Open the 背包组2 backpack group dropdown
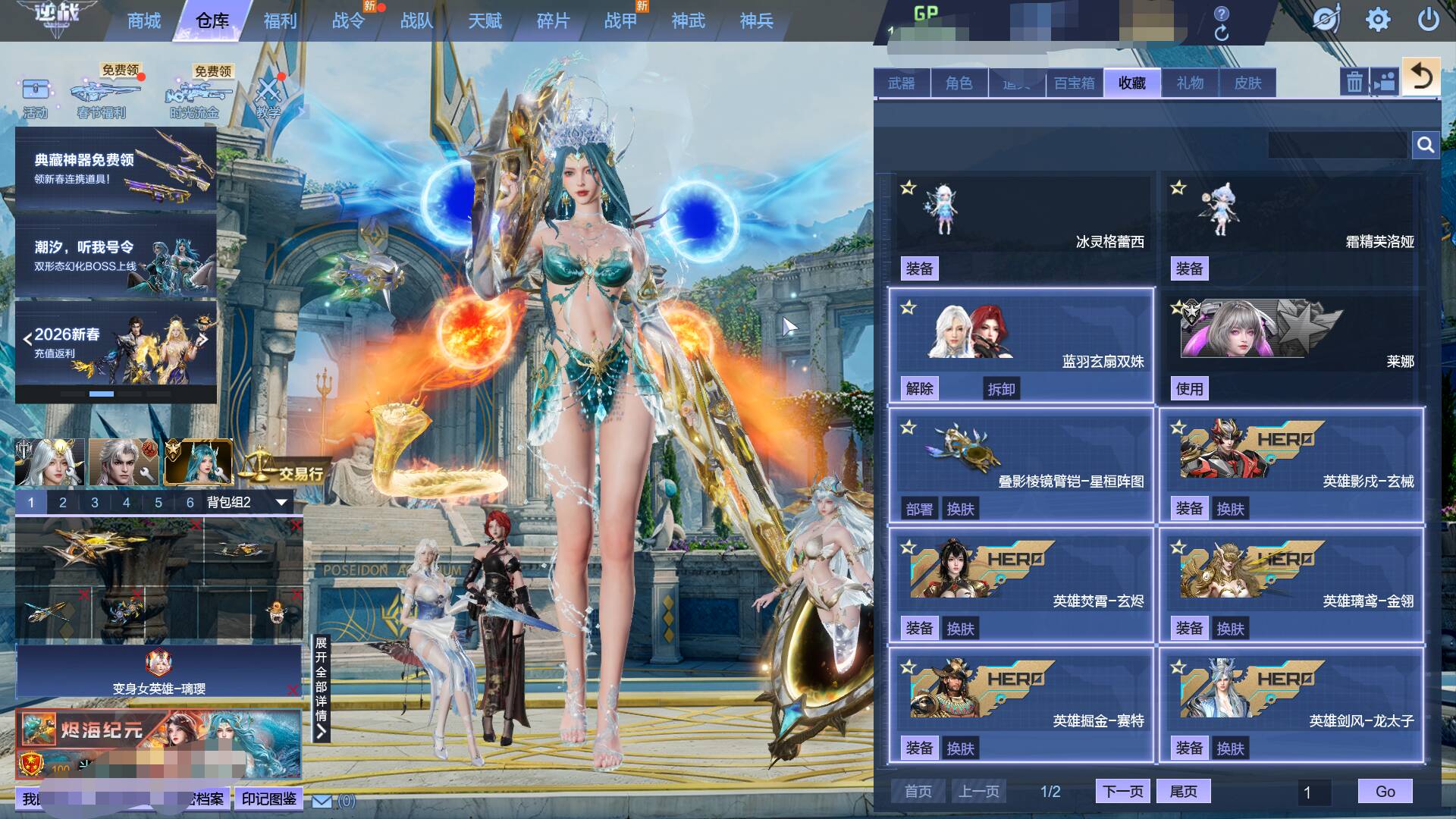This screenshot has height=819, width=1456. pos(281,502)
